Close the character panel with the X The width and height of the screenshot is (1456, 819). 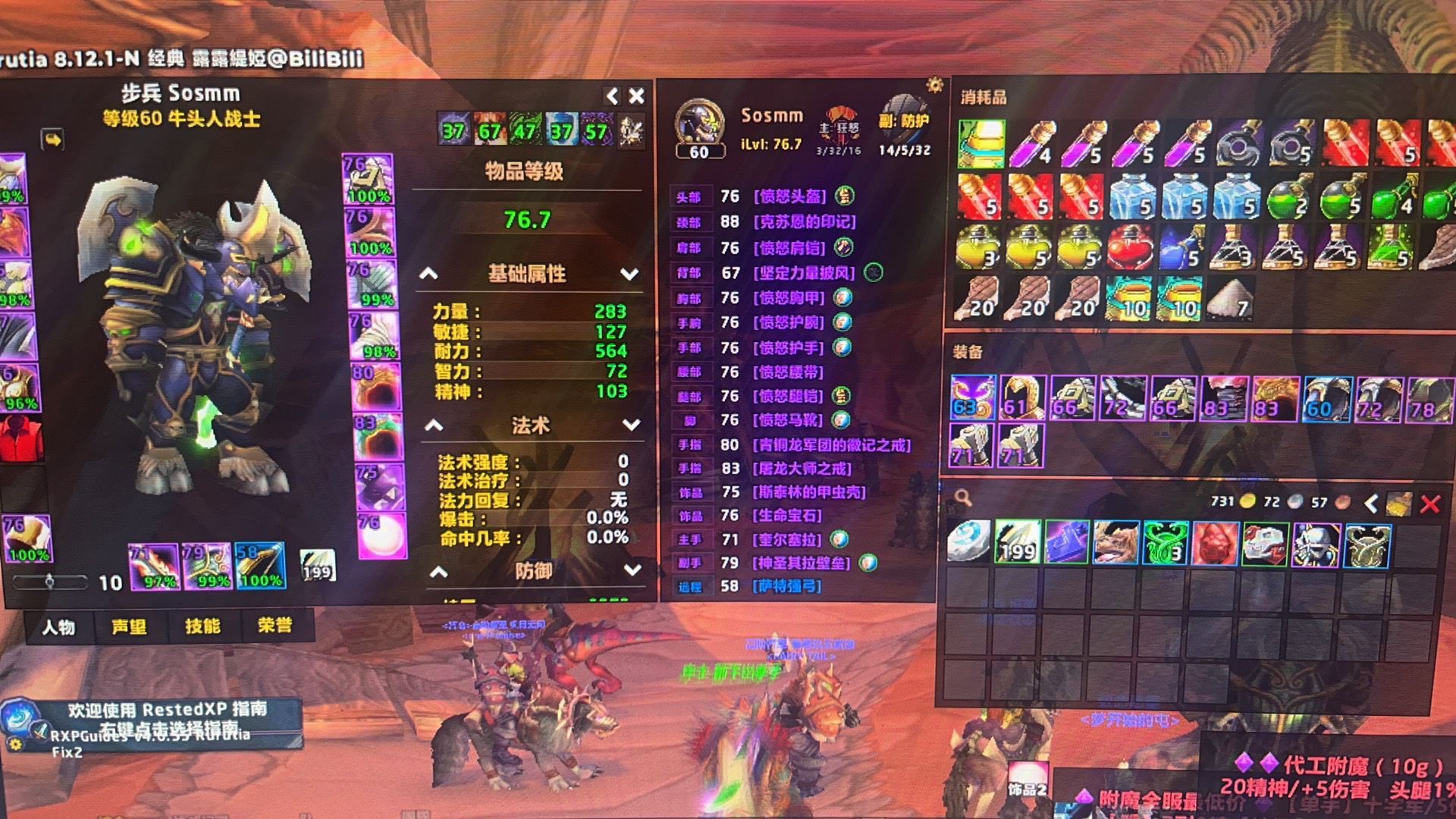[x=636, y=96]
